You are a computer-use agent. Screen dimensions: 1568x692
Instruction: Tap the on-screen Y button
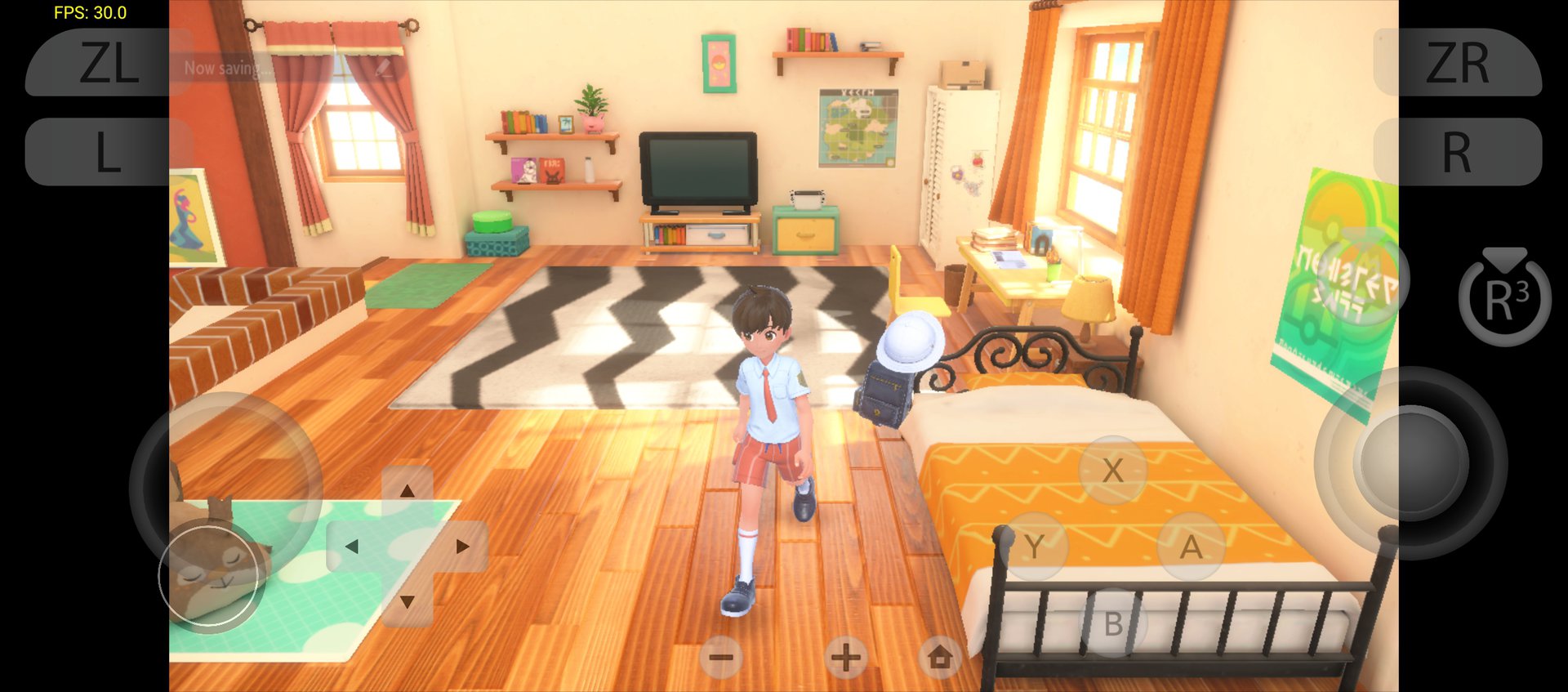tap(1035, 546)
